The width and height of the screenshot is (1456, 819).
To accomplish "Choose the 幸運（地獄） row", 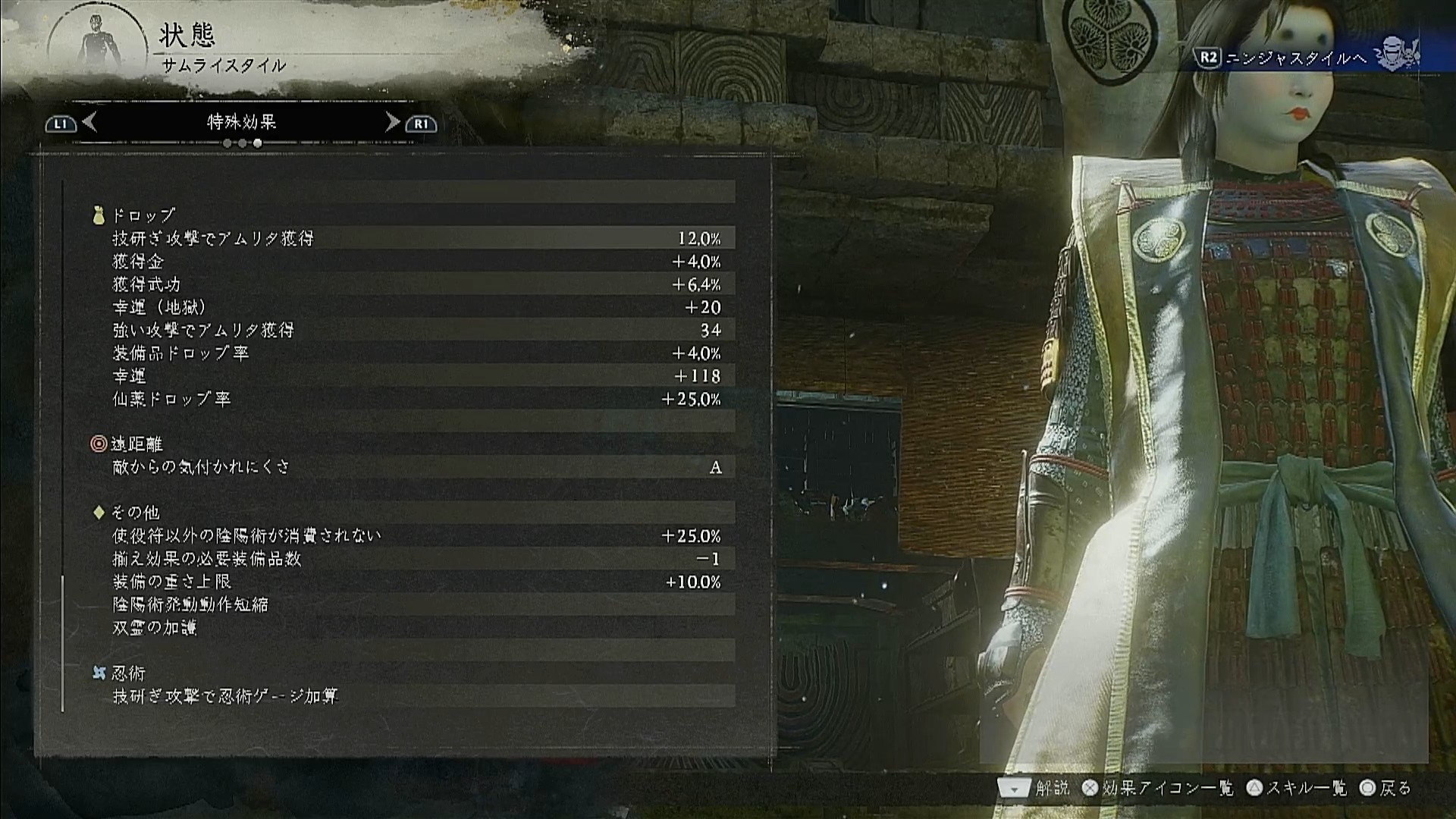I will pos(416,307).
